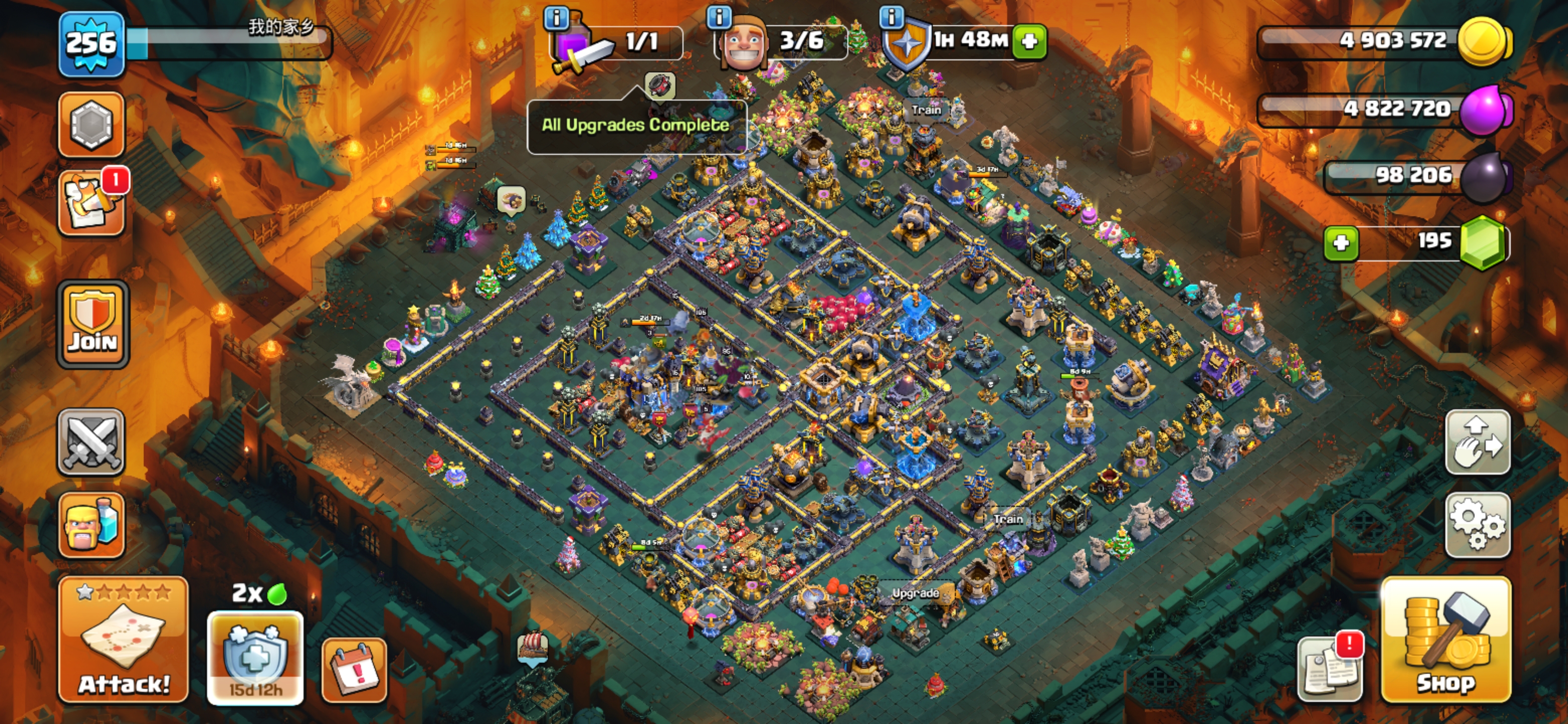Open the events calendar button
Image resolution: width=1568 pixels, height=724 pixels.
[354, 670]
